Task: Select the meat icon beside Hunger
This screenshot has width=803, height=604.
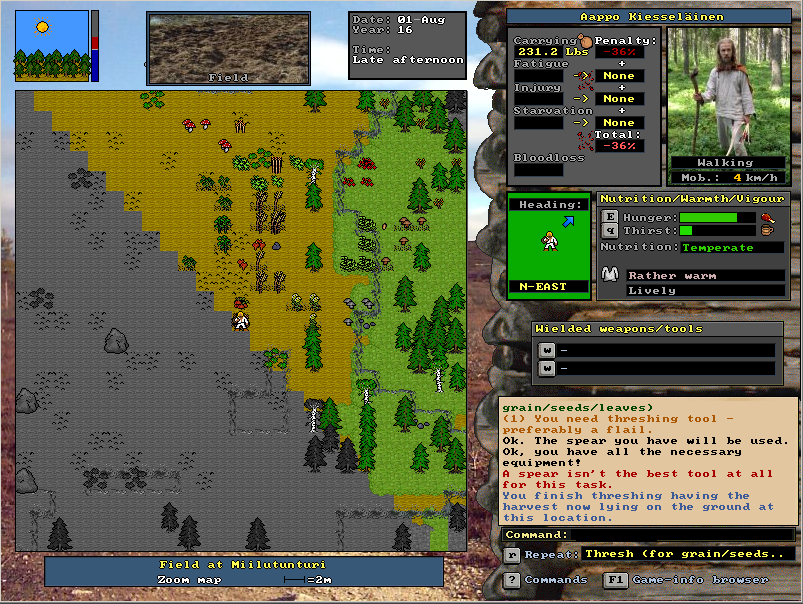Action: [767, 217]
